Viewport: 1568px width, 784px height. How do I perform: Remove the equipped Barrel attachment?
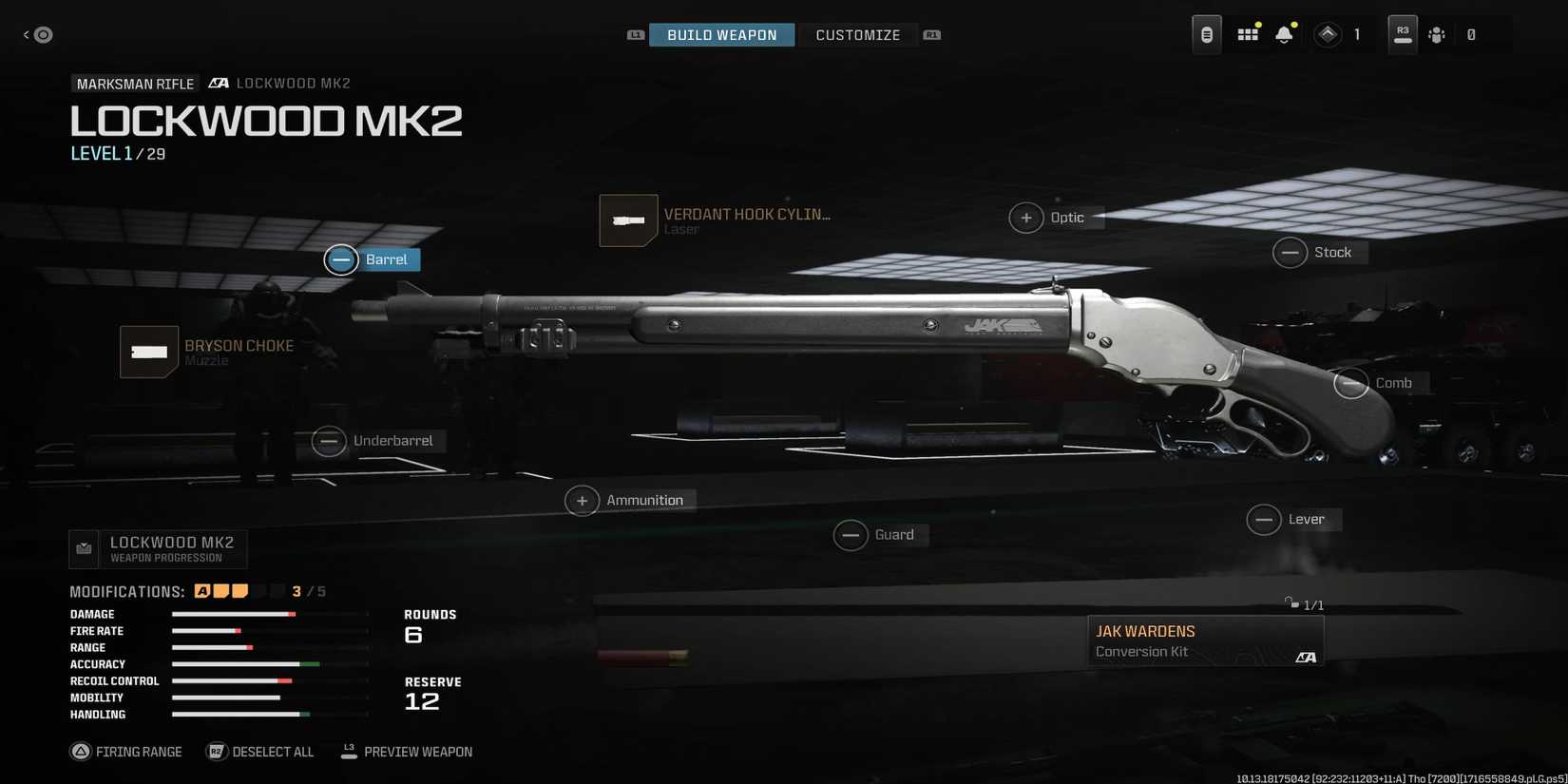(x=341, y=259)
